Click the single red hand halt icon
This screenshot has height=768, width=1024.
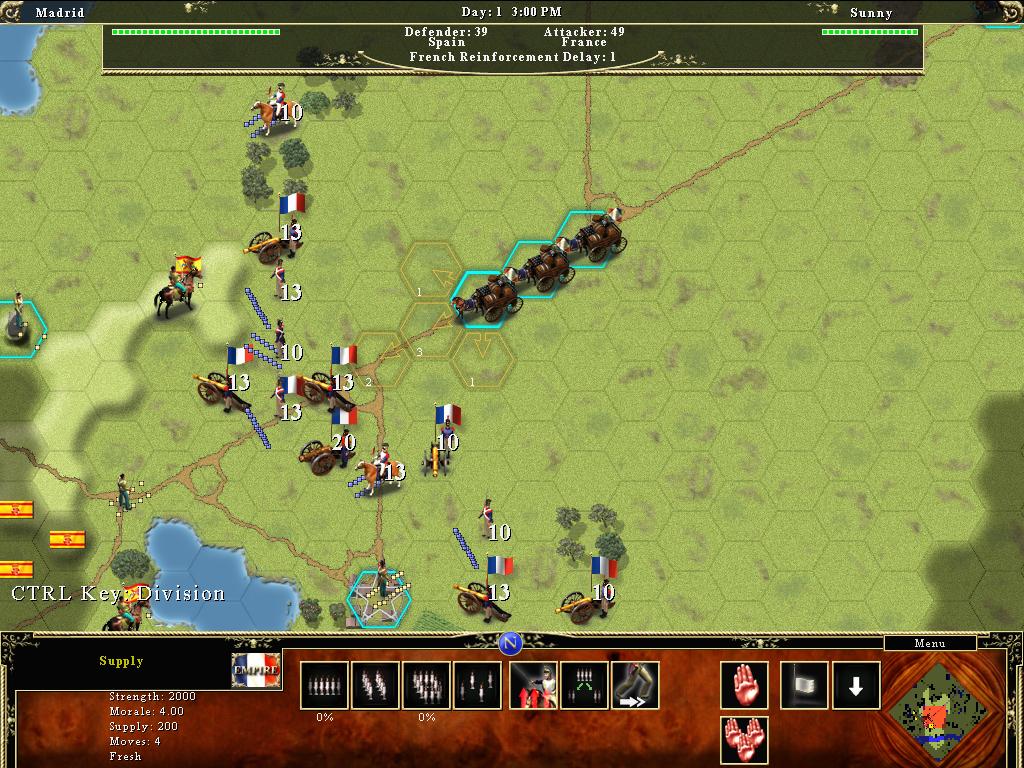pyautogui.click(x=744, y=685)
